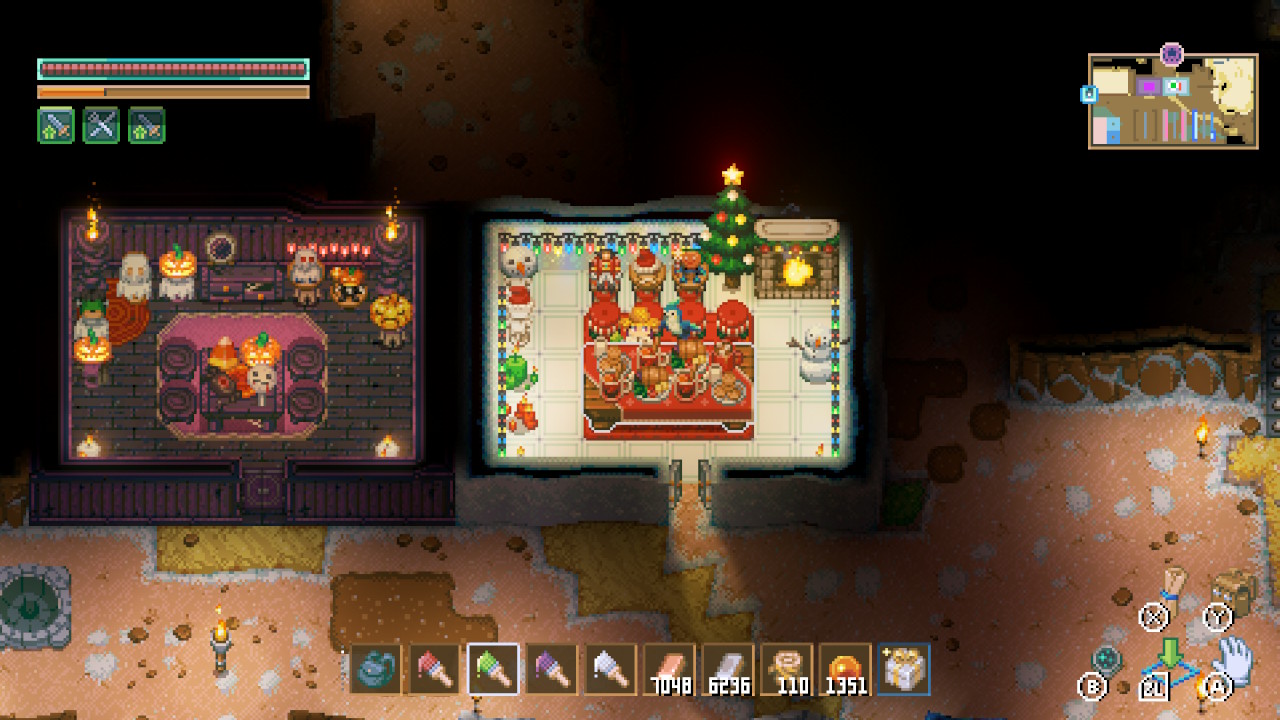Click the blue marker on minimap's left edge
The height and width of the screenshot is (720, 1280).
pyautogui.click(x=1088, y=94)
